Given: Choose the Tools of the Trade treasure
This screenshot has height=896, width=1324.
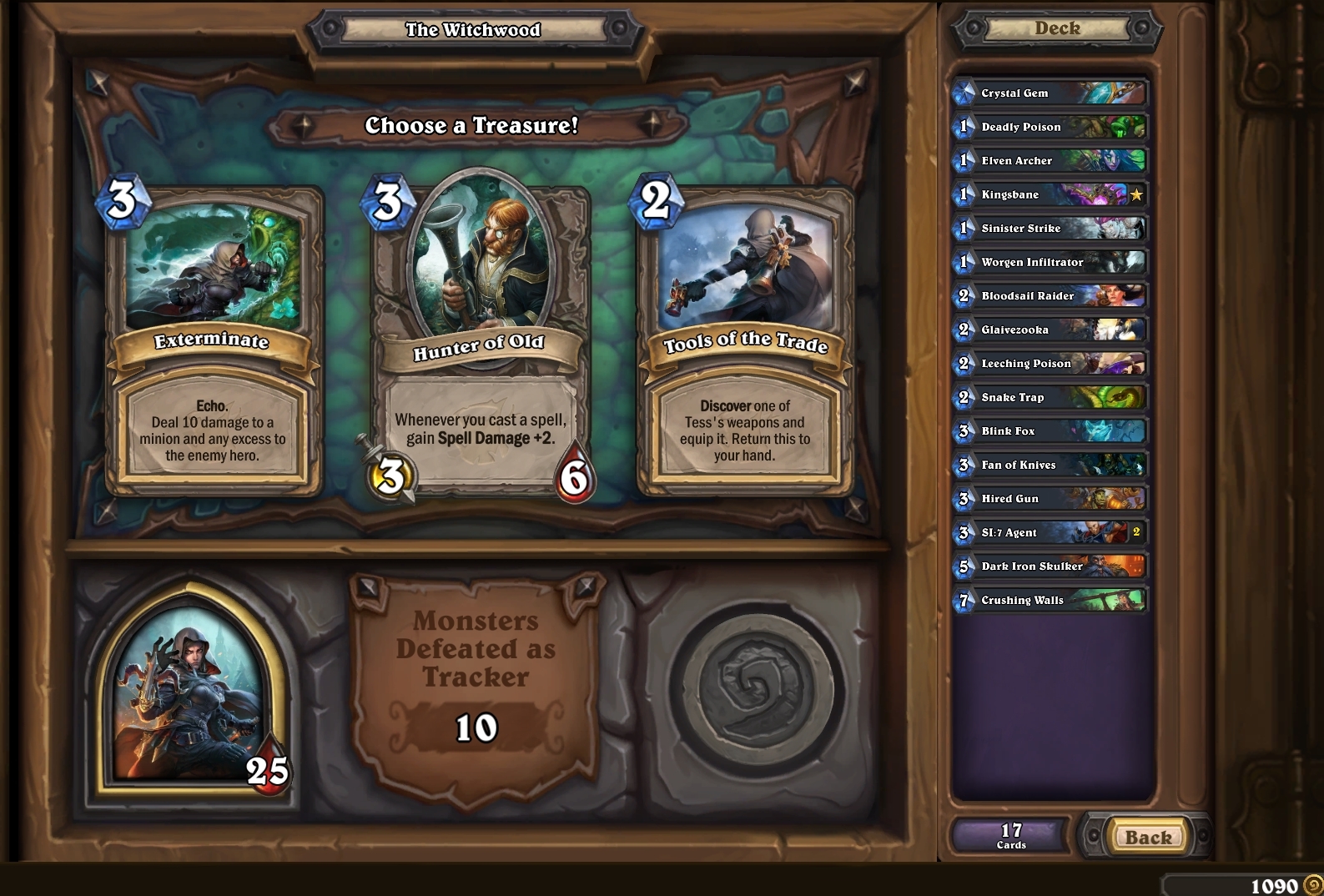Looking at the screenshot, I should pos(747,334).
